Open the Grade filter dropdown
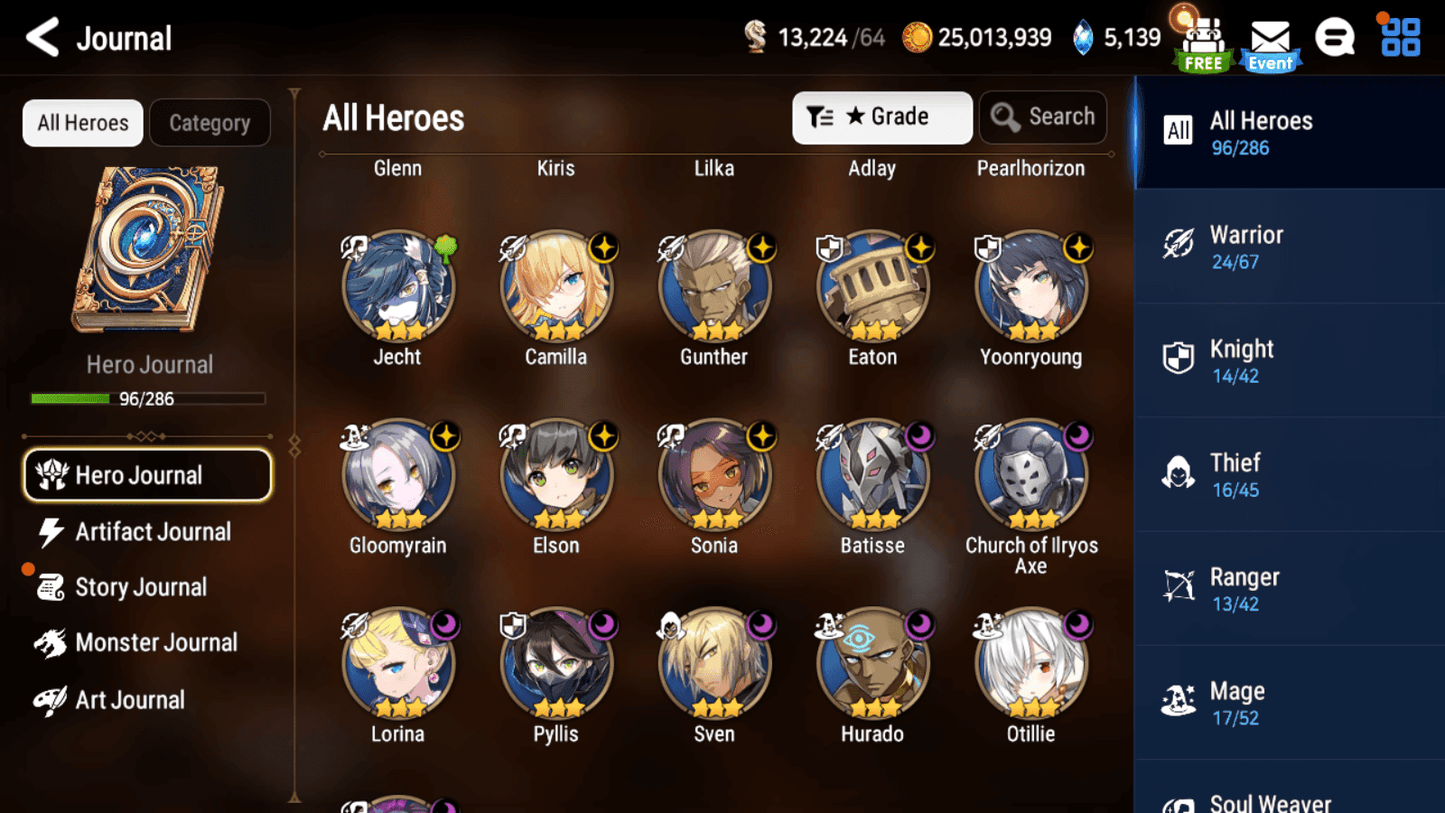Viewport: 1445px width, 813px height. (x=882, y=117)
